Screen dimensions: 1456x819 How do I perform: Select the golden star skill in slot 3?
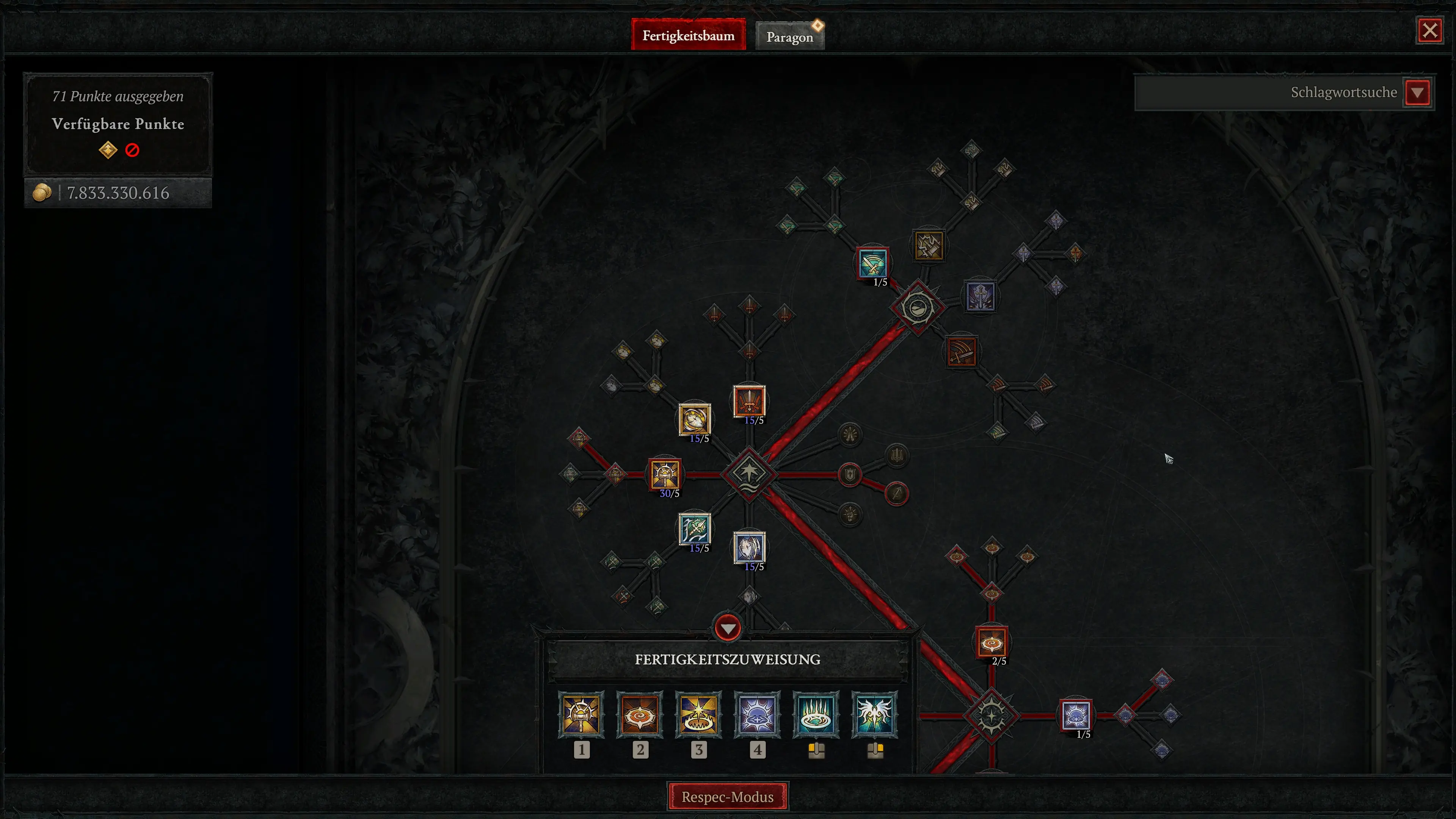[698, 715]
